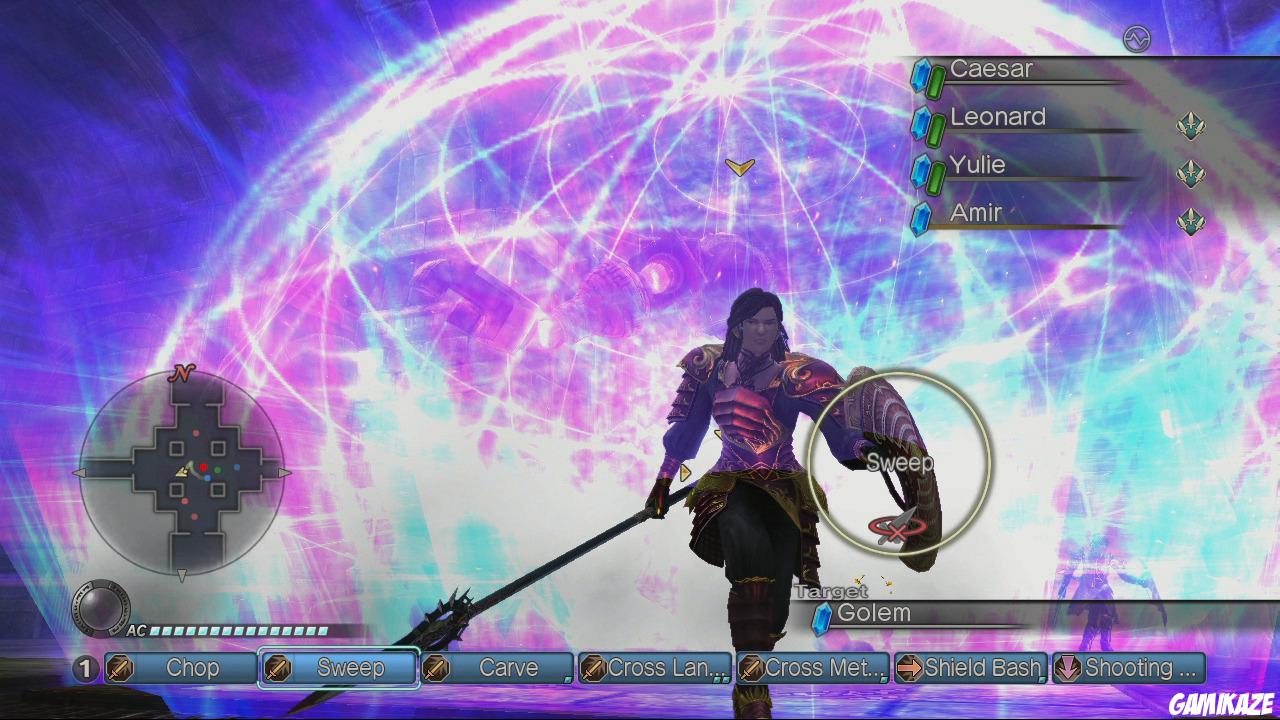Select the Cross Lan... skill slot
1280x720 pixels.
coord(655,668)
